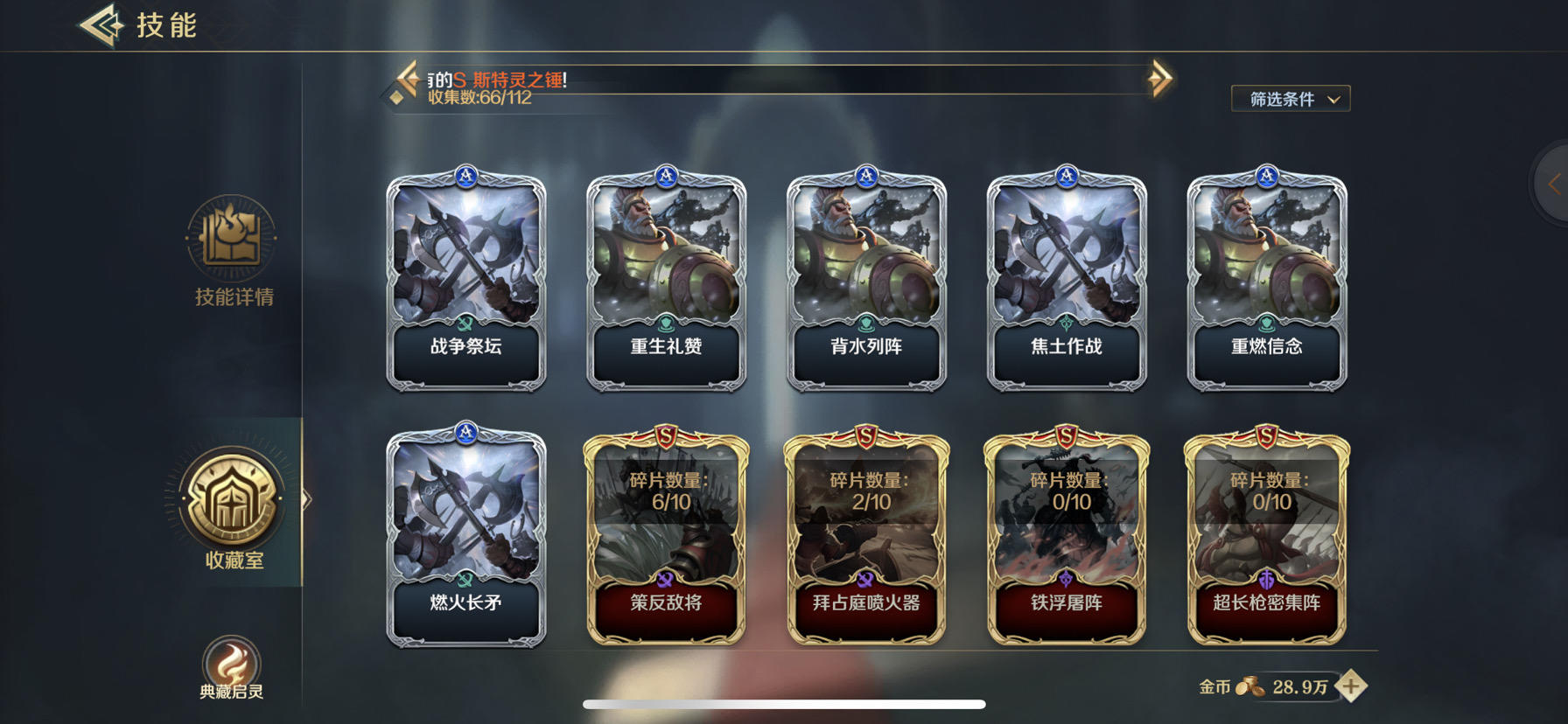
Task: Open the 筛选条件 filter dropdown
Action: pyautogui.click(x=1290, y=99)
